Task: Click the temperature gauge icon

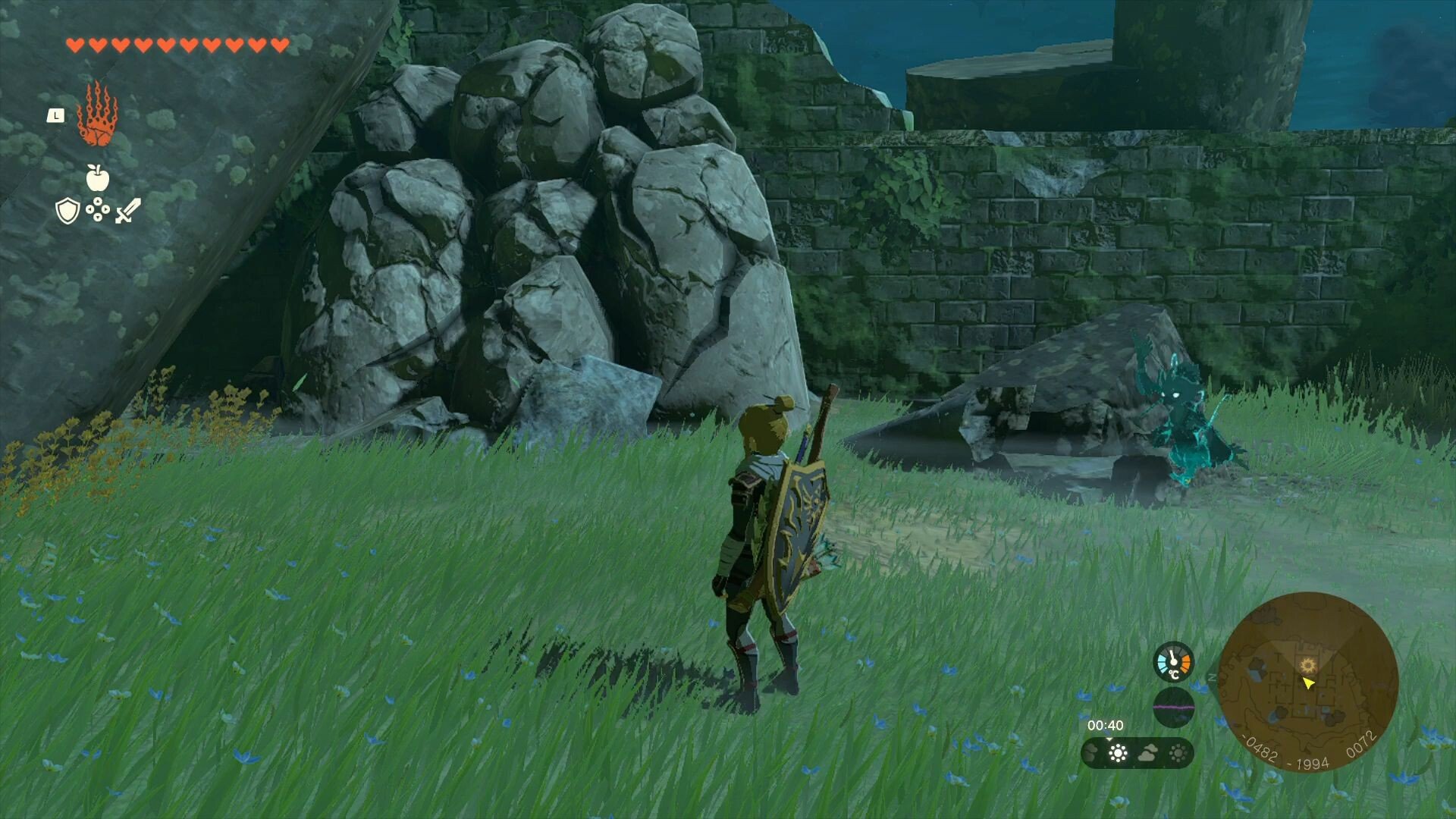Action: pyautogui.click(x=1173, y=662)
